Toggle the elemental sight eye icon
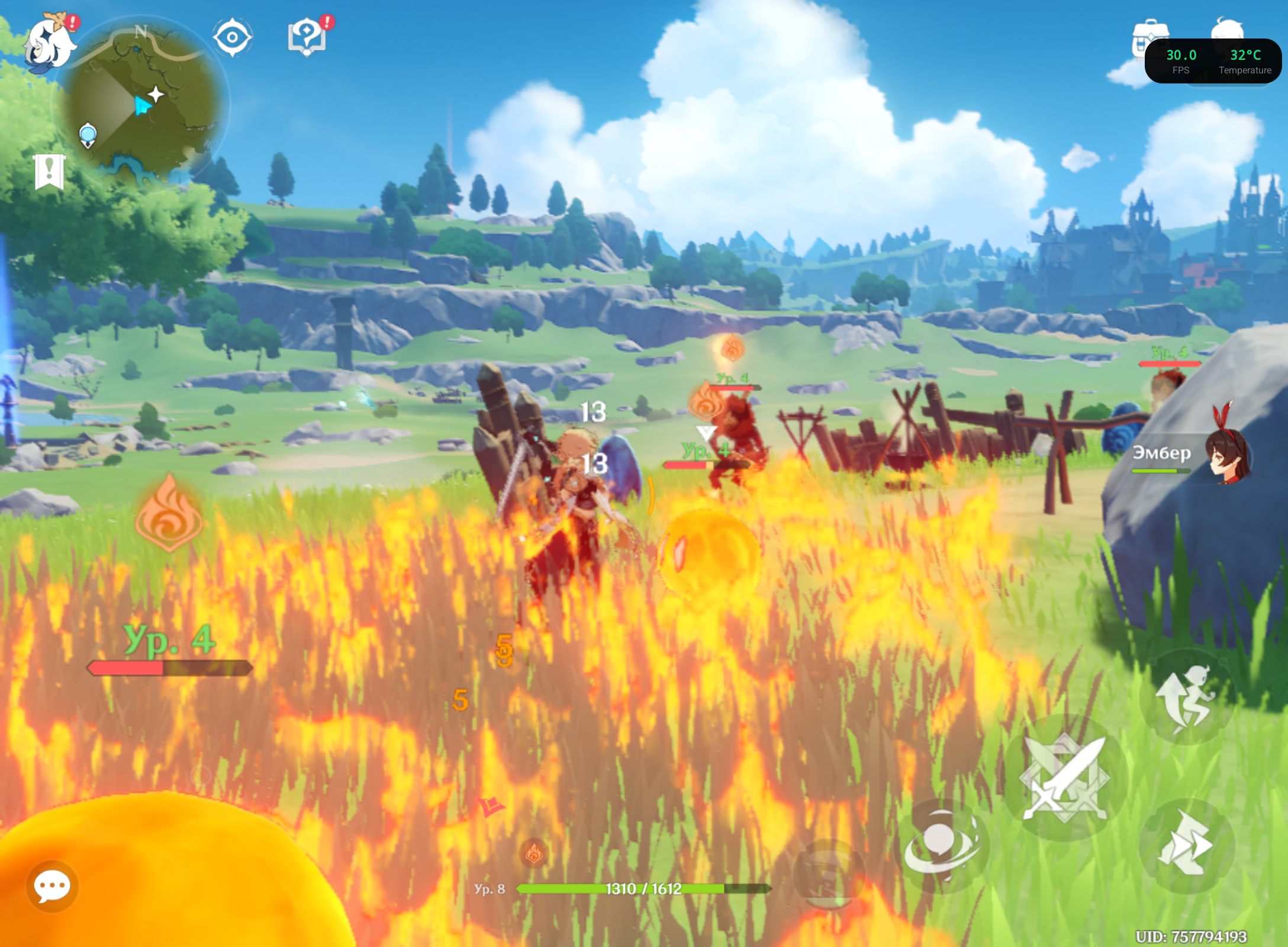Image resolution: width=1288 pixels, height=947 pixels. (232, 37)
